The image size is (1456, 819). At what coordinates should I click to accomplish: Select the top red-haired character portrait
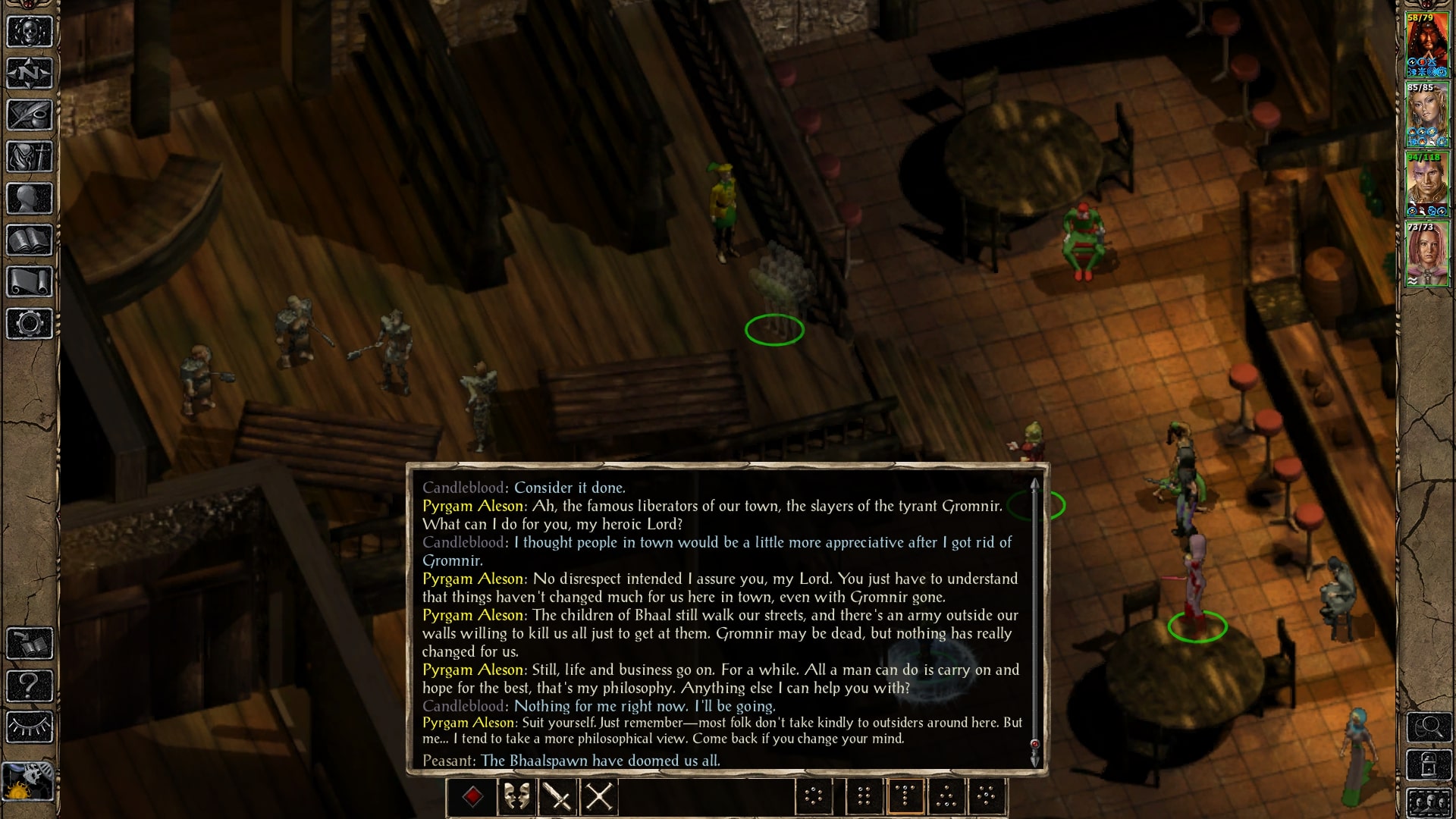[x=1427, y=44]
